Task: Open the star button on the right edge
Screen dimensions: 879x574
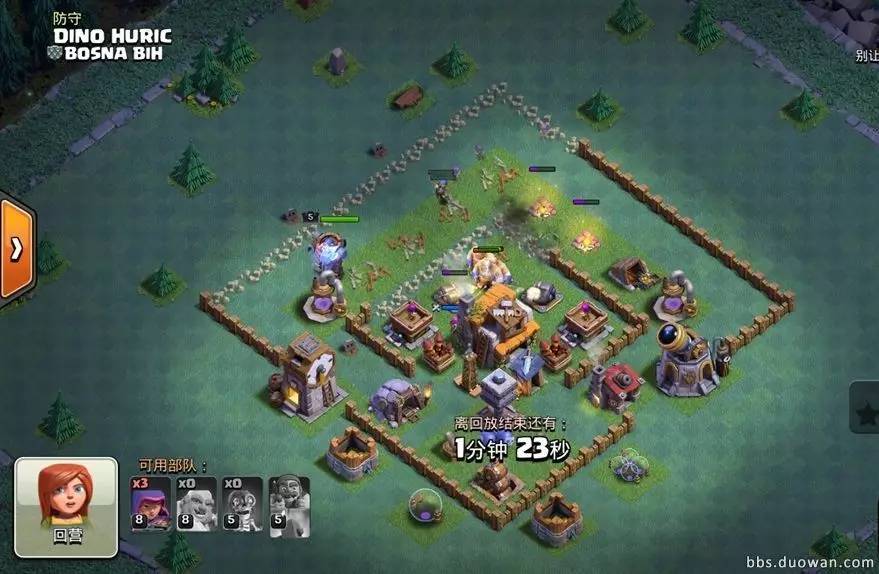Action: click(x=865, y=409)
